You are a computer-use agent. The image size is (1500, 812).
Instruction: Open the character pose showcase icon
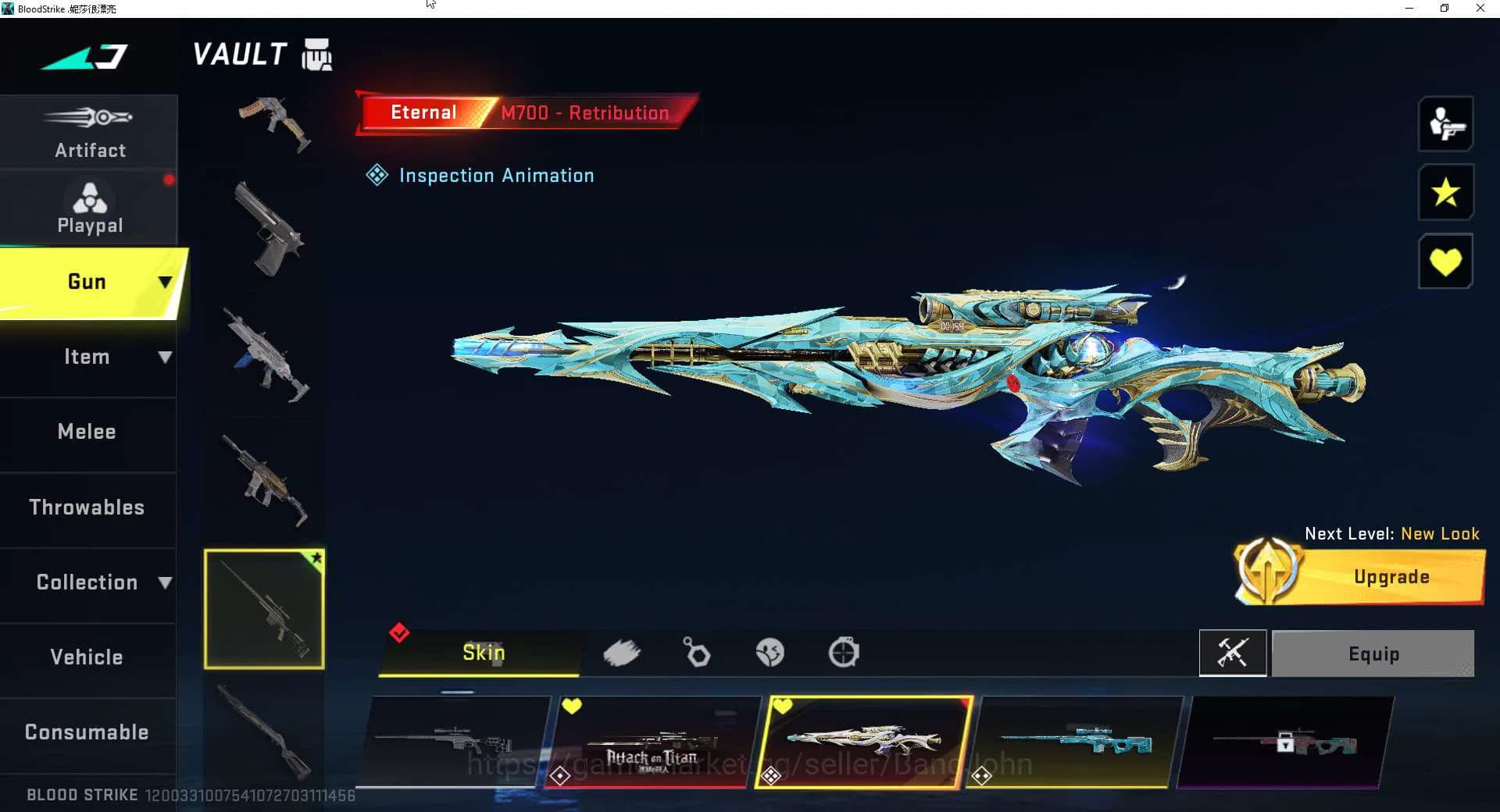[x=1445, y=124]
